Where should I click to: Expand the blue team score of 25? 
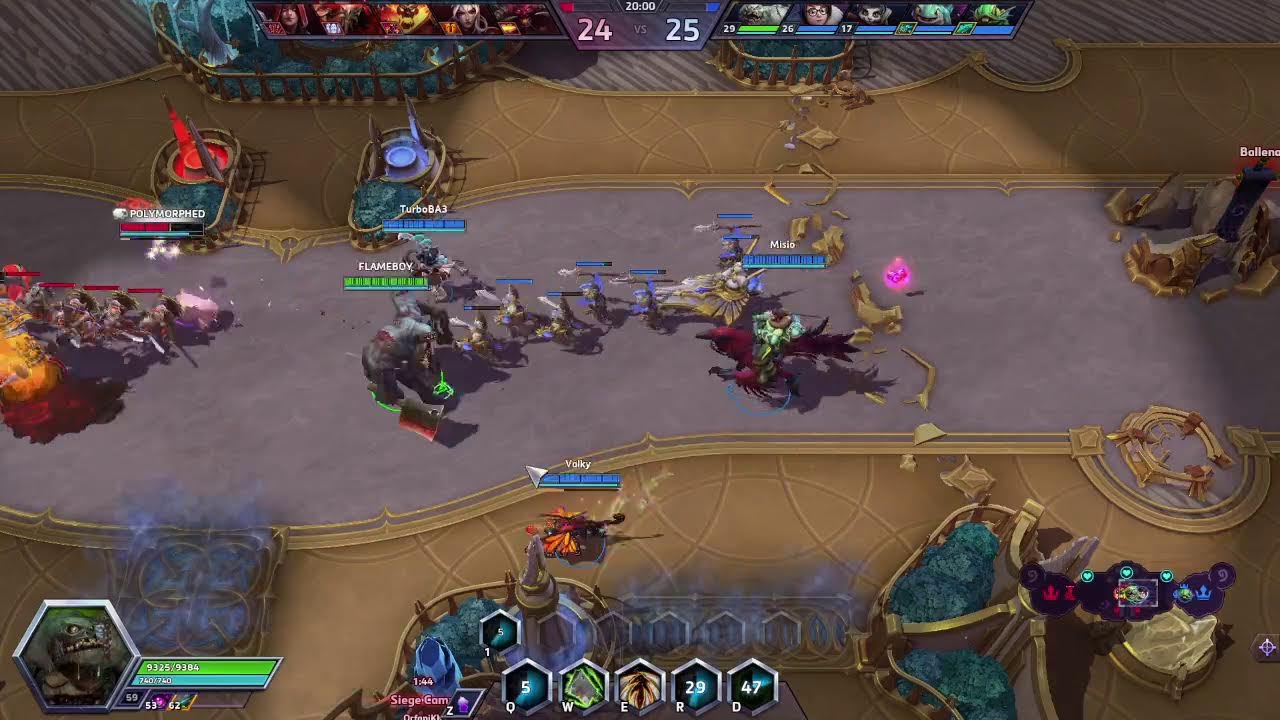[682, 29]
